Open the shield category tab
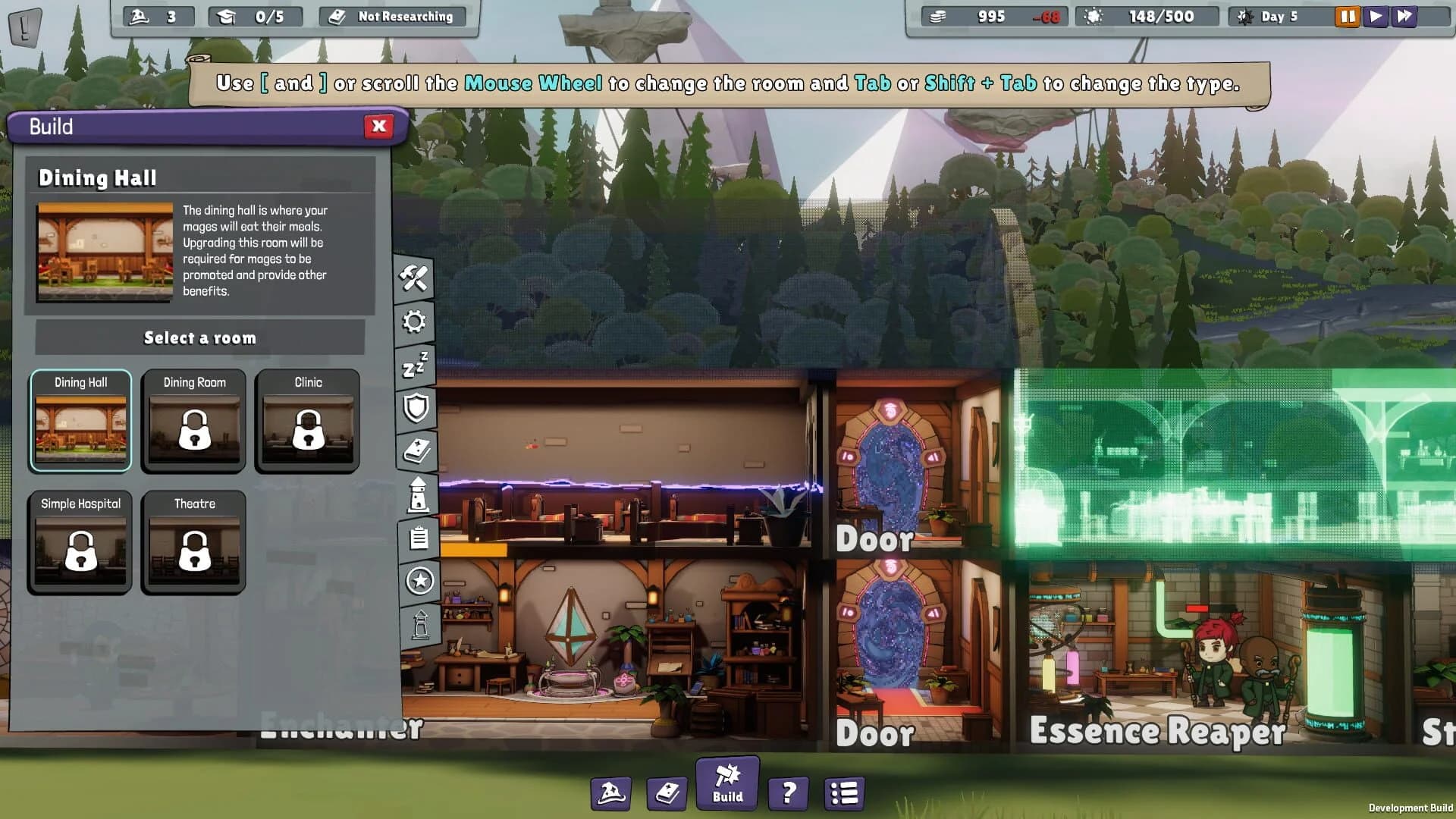The image size is (1456, 819). point(416,408)
